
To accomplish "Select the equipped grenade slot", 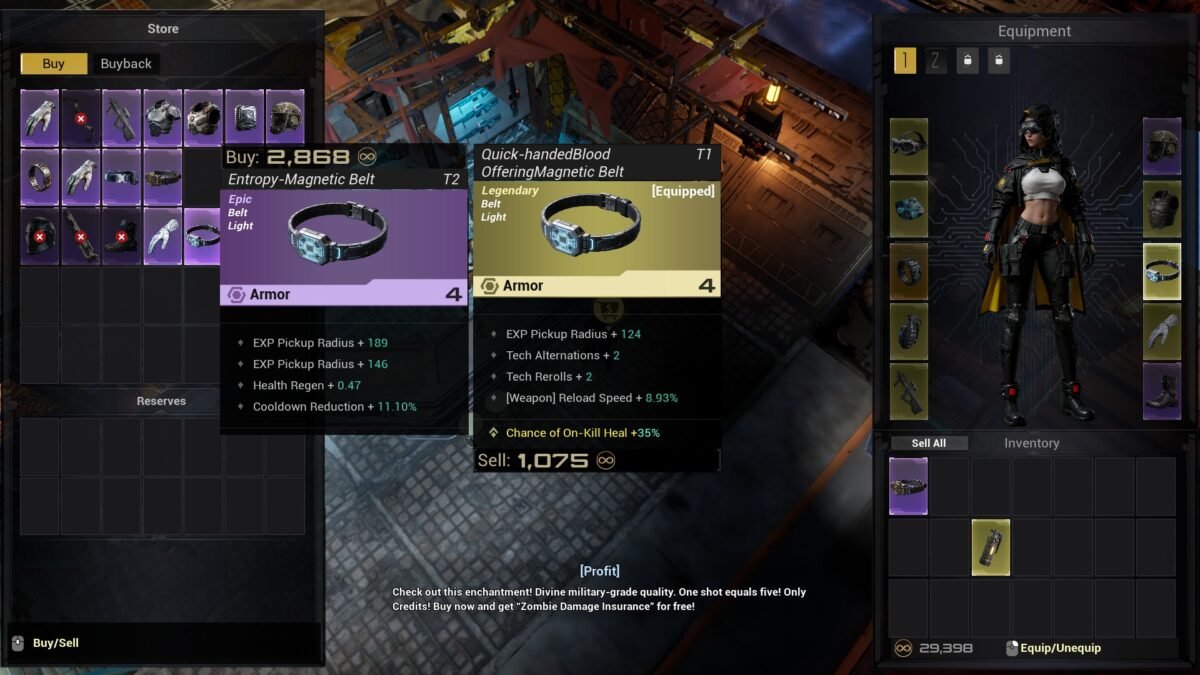I will click(x=909, y=331).
